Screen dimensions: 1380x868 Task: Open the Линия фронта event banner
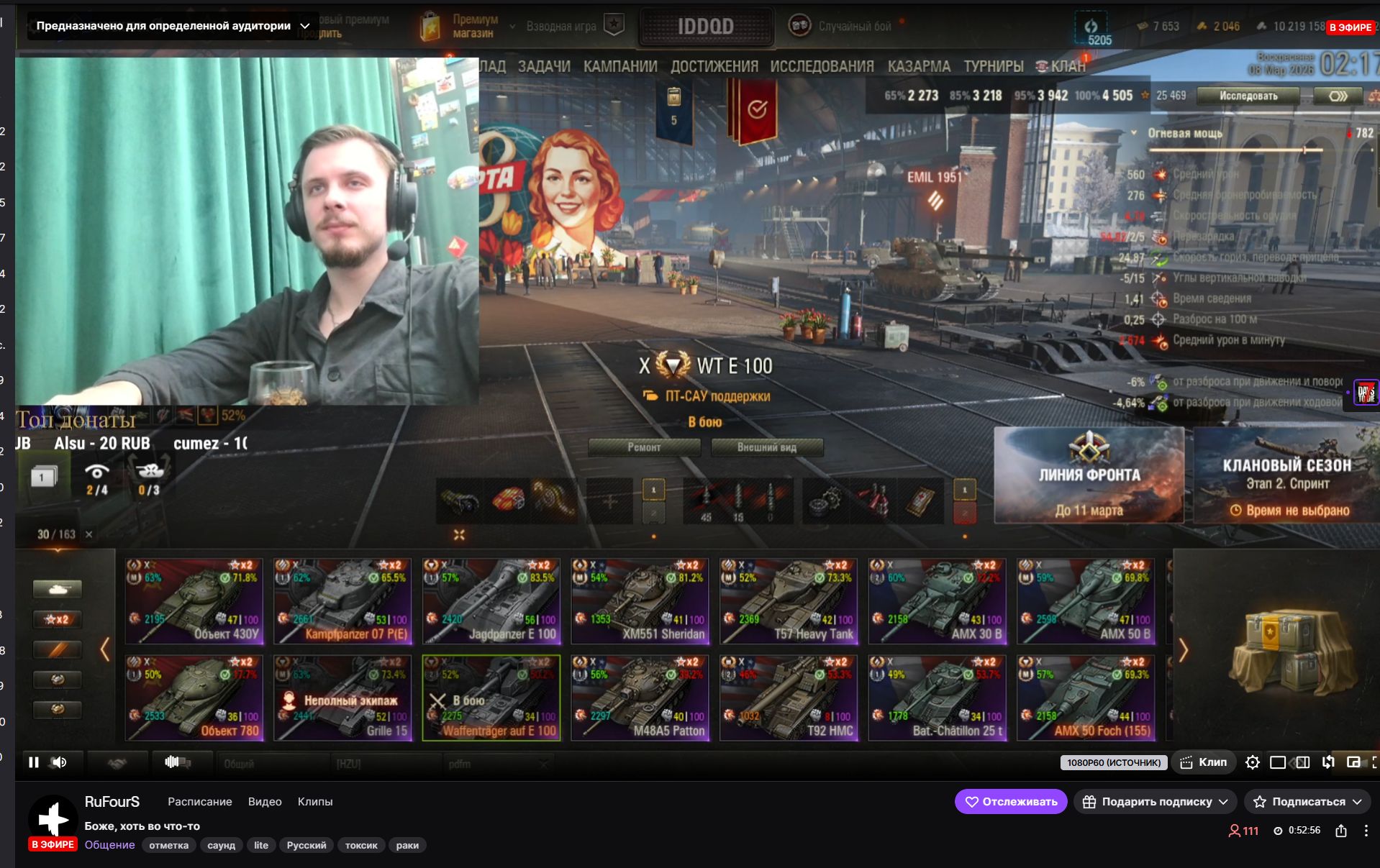pos(1089,475)
